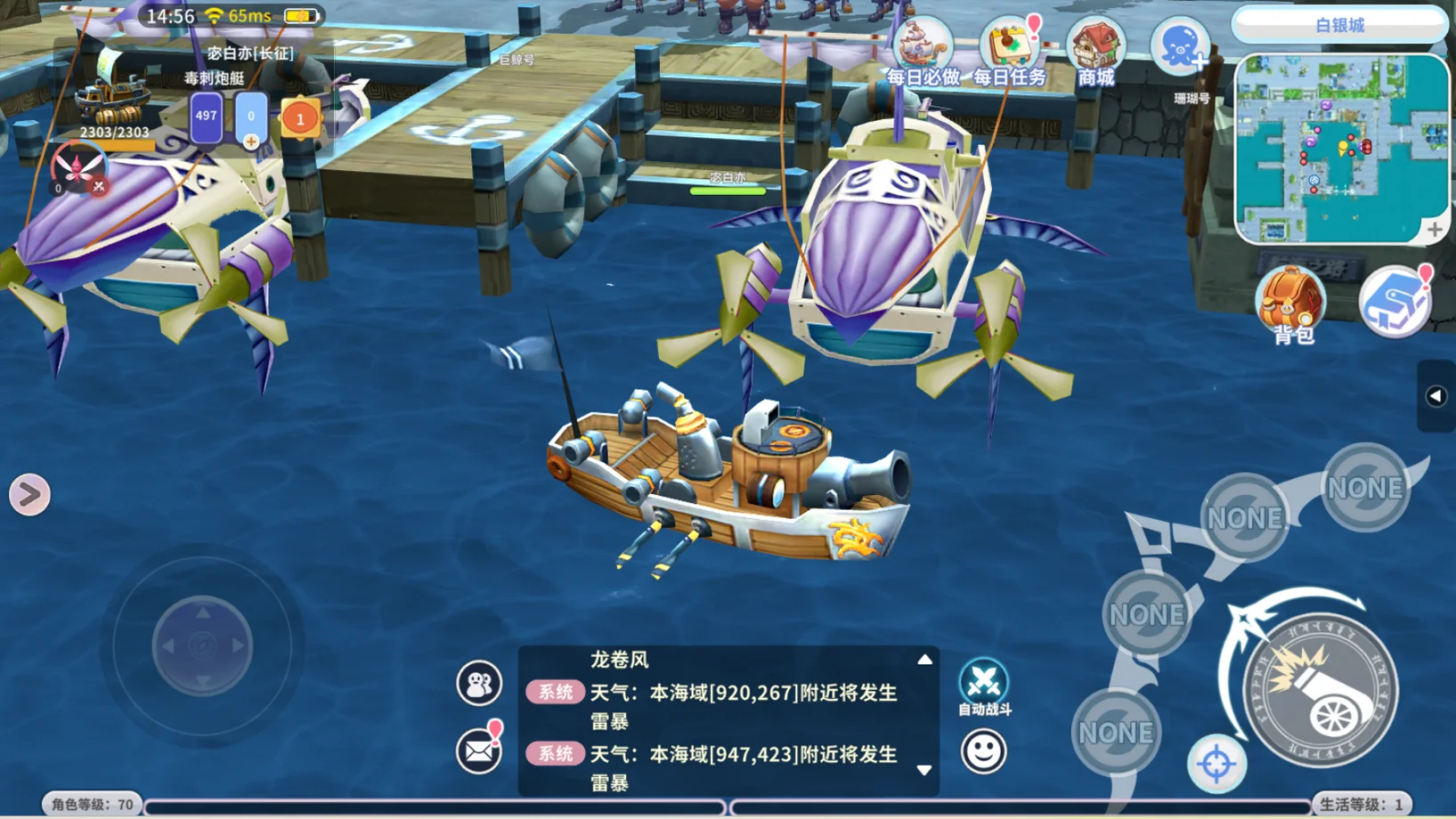Expand the left side panel arrow
The height and width of the screenshot is (819, 1456).
29,495
